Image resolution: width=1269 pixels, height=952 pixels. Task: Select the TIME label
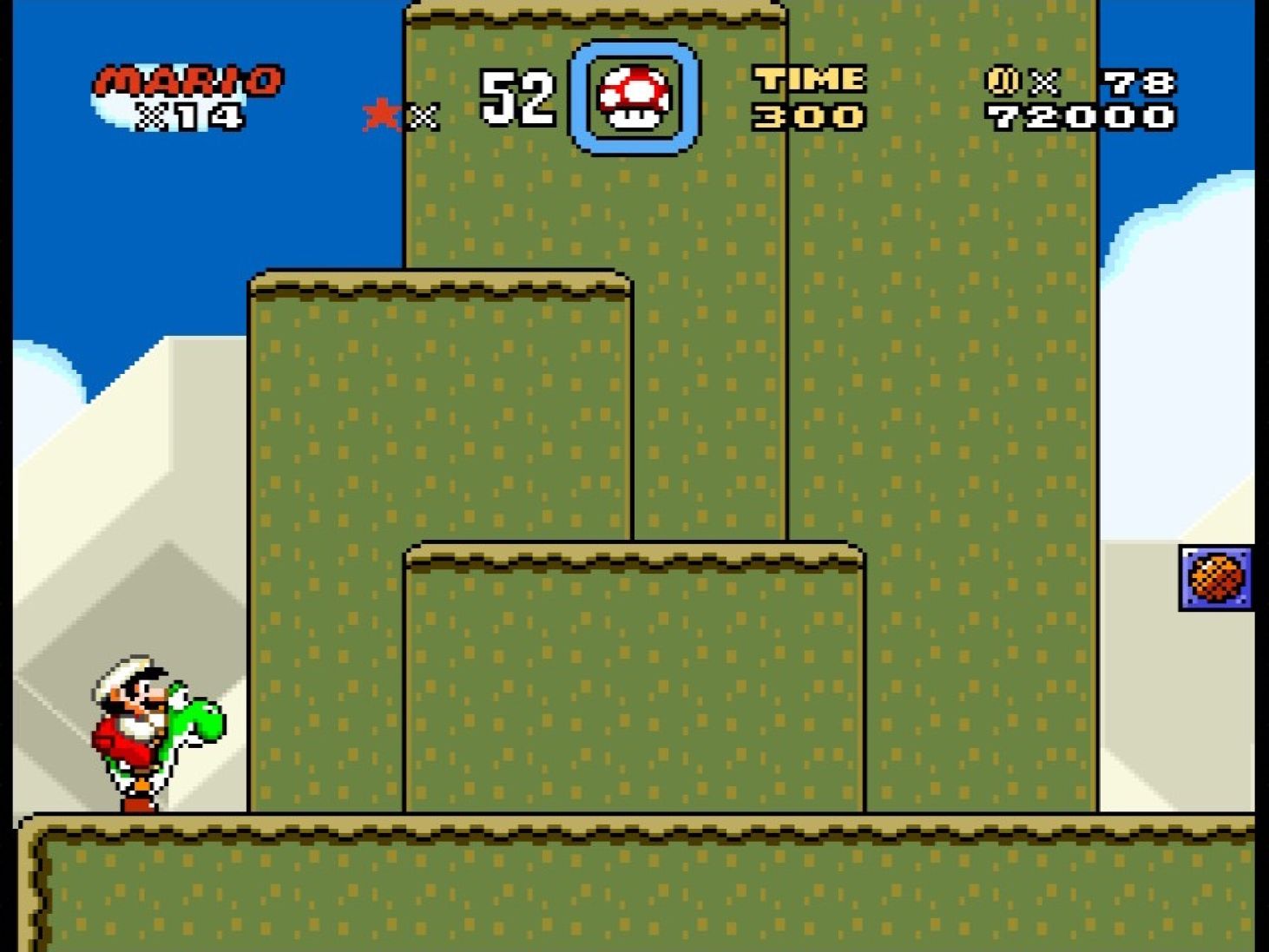[807, 81]
